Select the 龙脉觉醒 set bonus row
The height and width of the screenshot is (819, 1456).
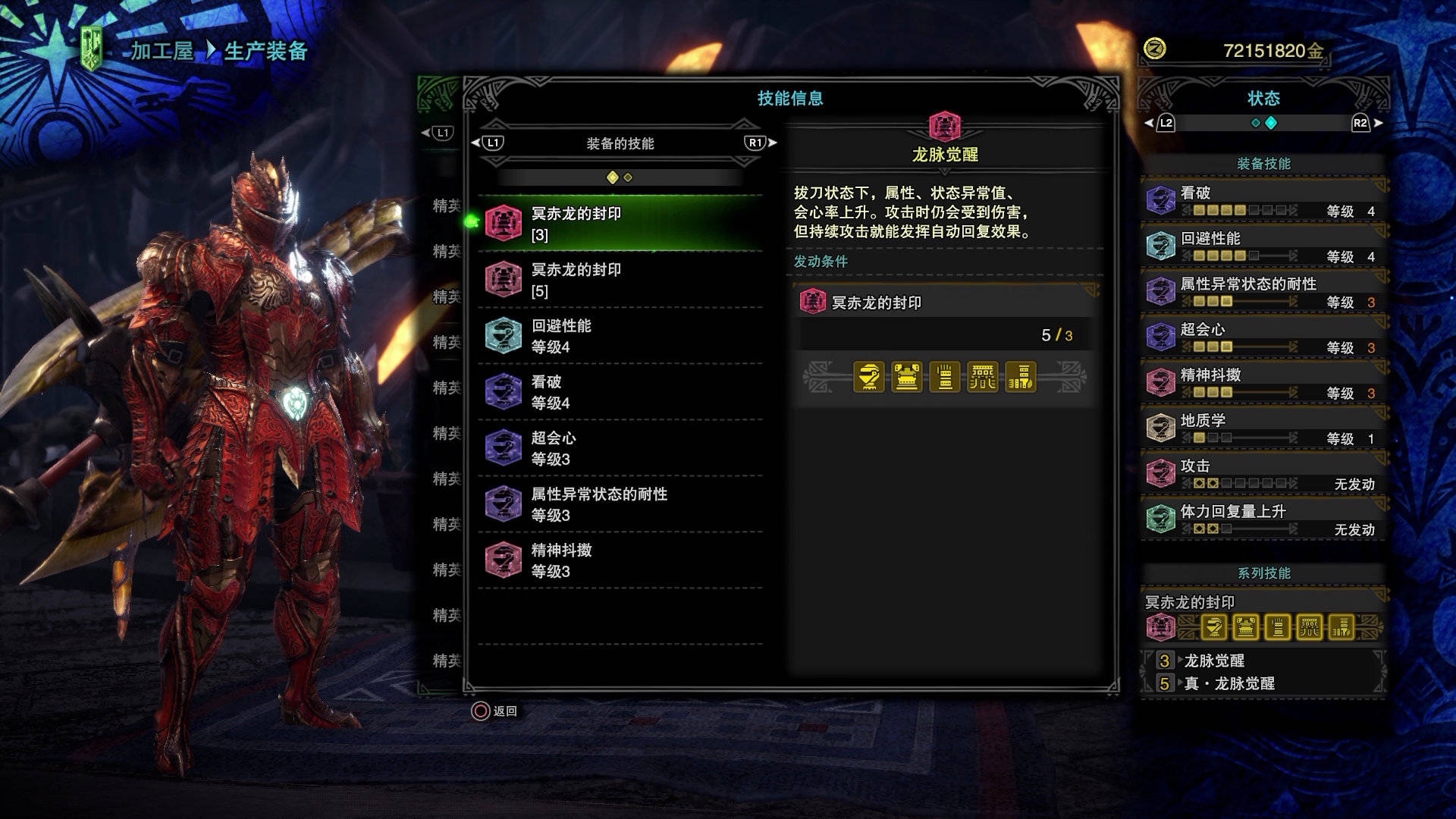(x=1263, y=661)
